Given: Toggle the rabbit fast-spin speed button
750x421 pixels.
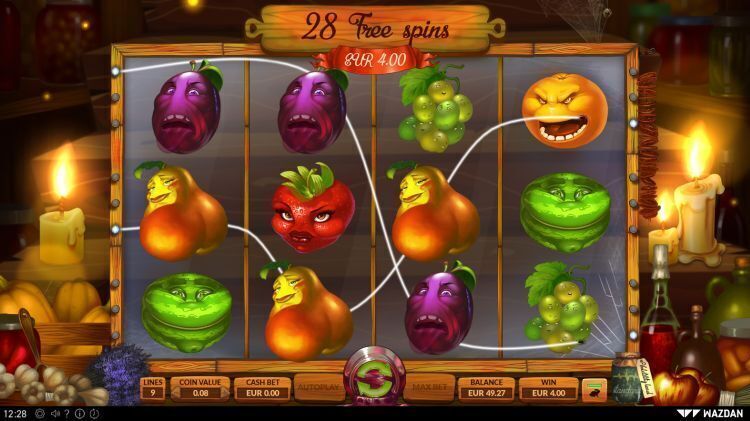Looking at the screenshot, I should point(595,389).
